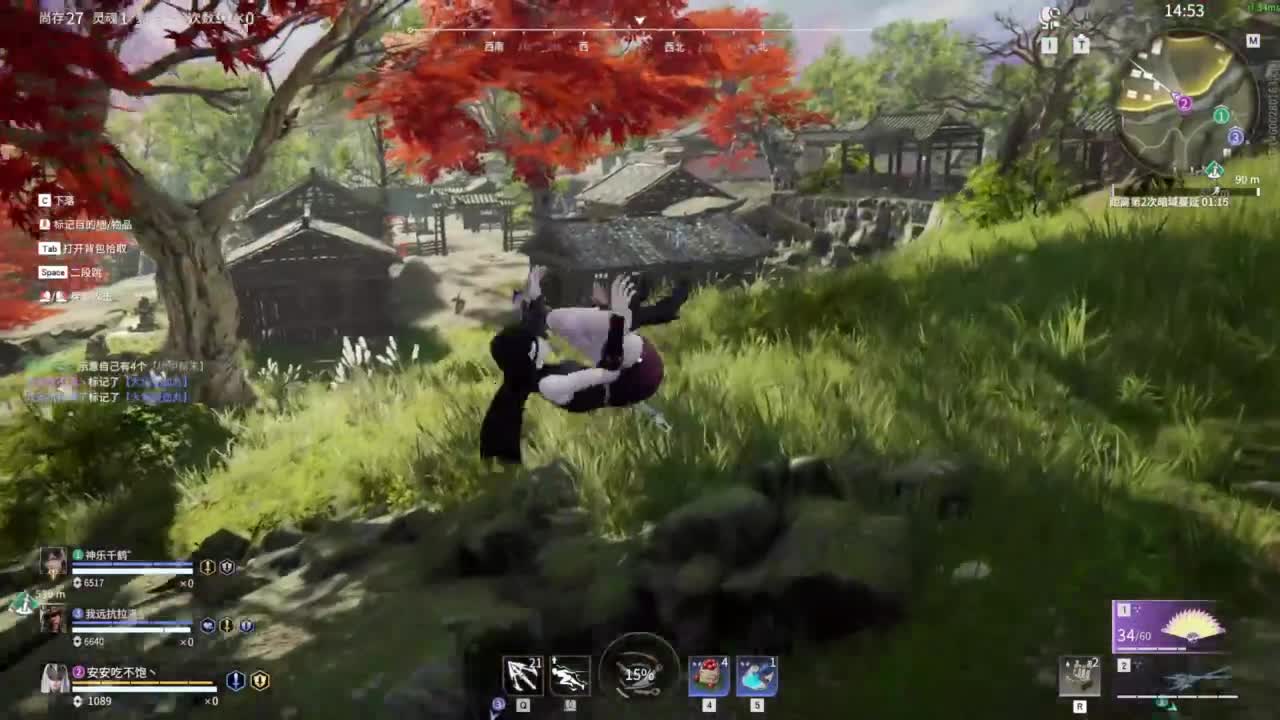Click teammate 神乐千鹤's shield buff icon
This screenshot has width=1280, height=720.
coord(226,566)
